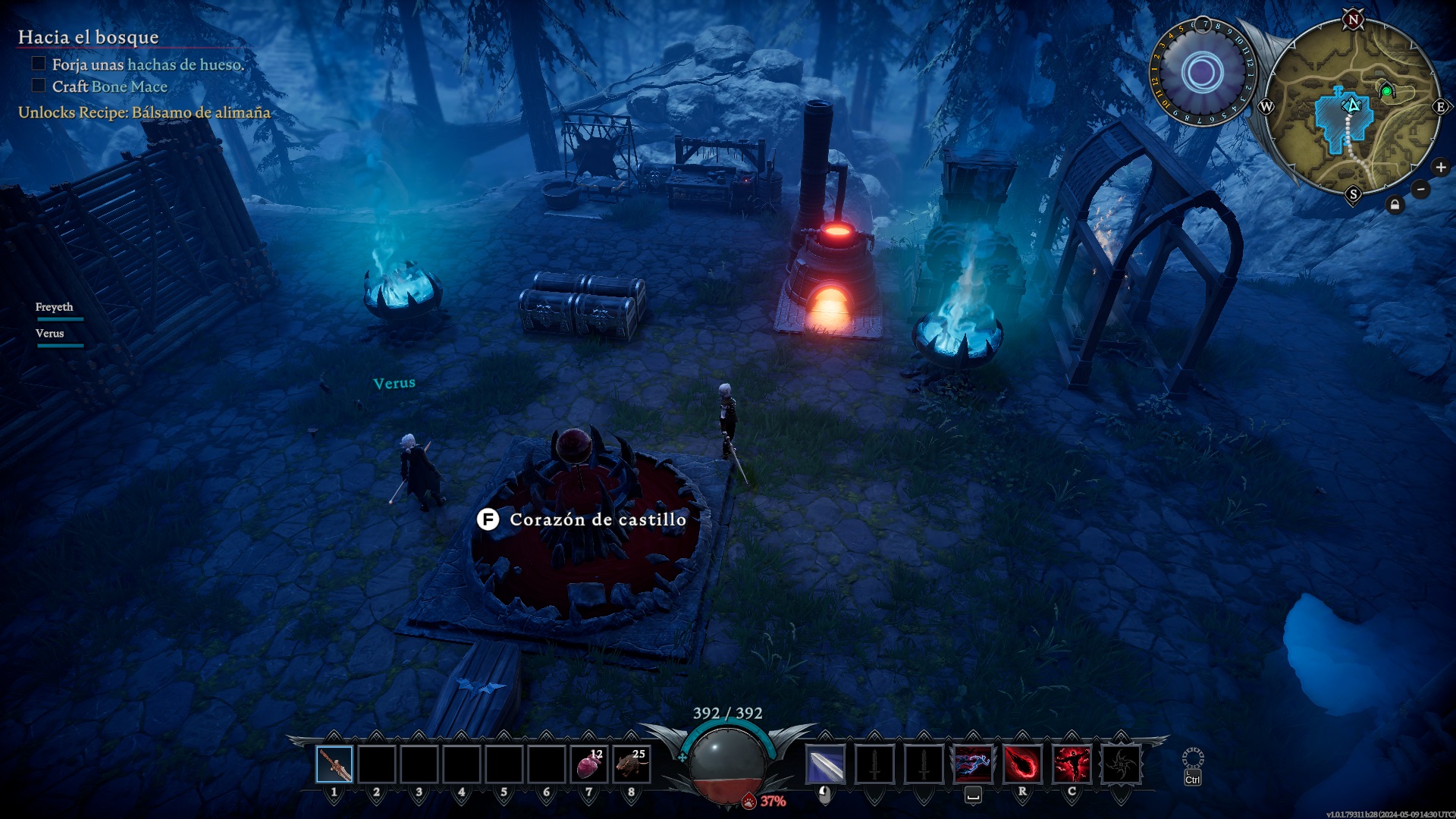Select clan member Freyeth in party list
Screen dimensions: 1456x819
pyautogui.click(x=55, y=307)
